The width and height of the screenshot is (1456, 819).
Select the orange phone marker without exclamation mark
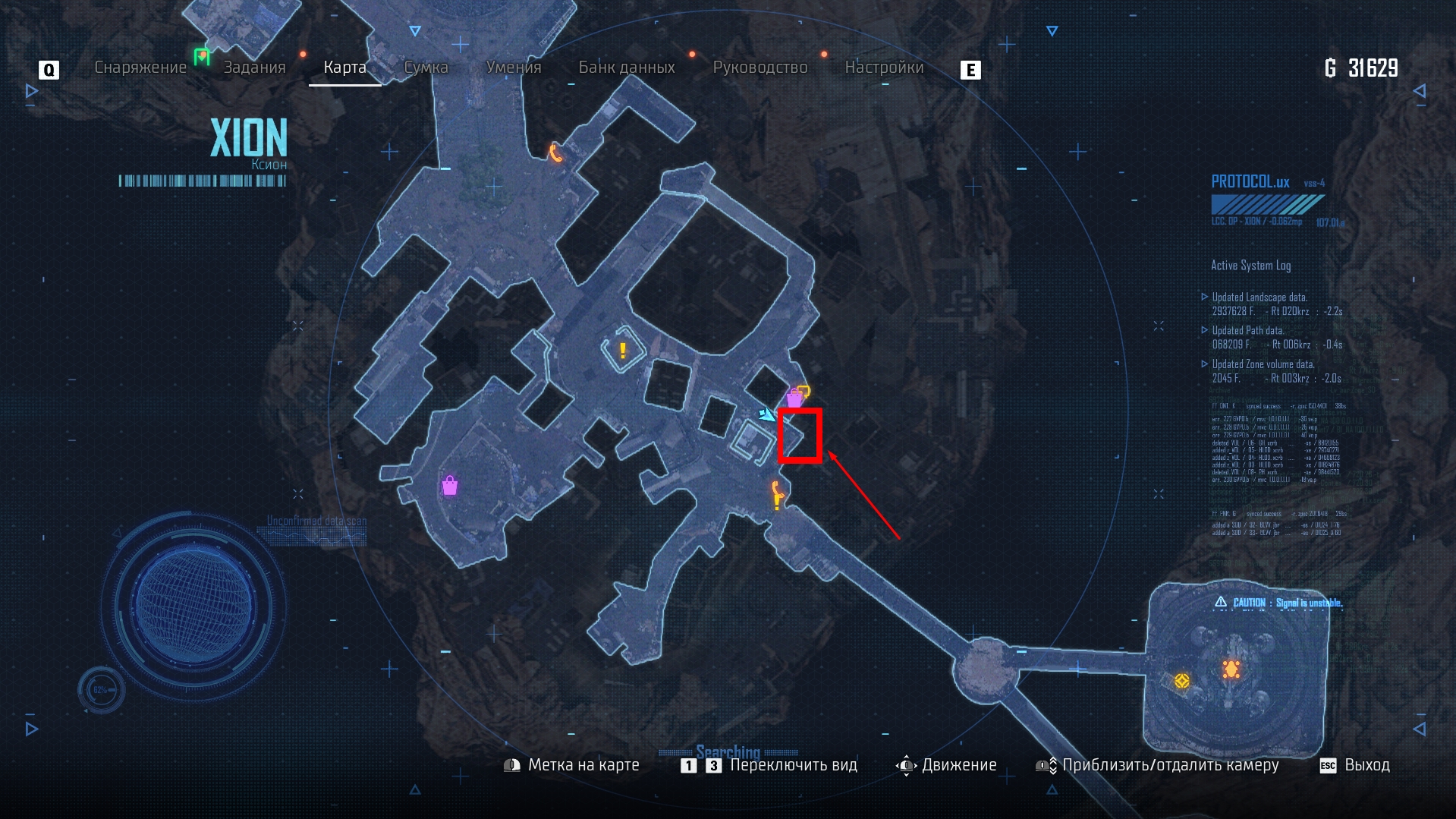[x=556, y=153]
